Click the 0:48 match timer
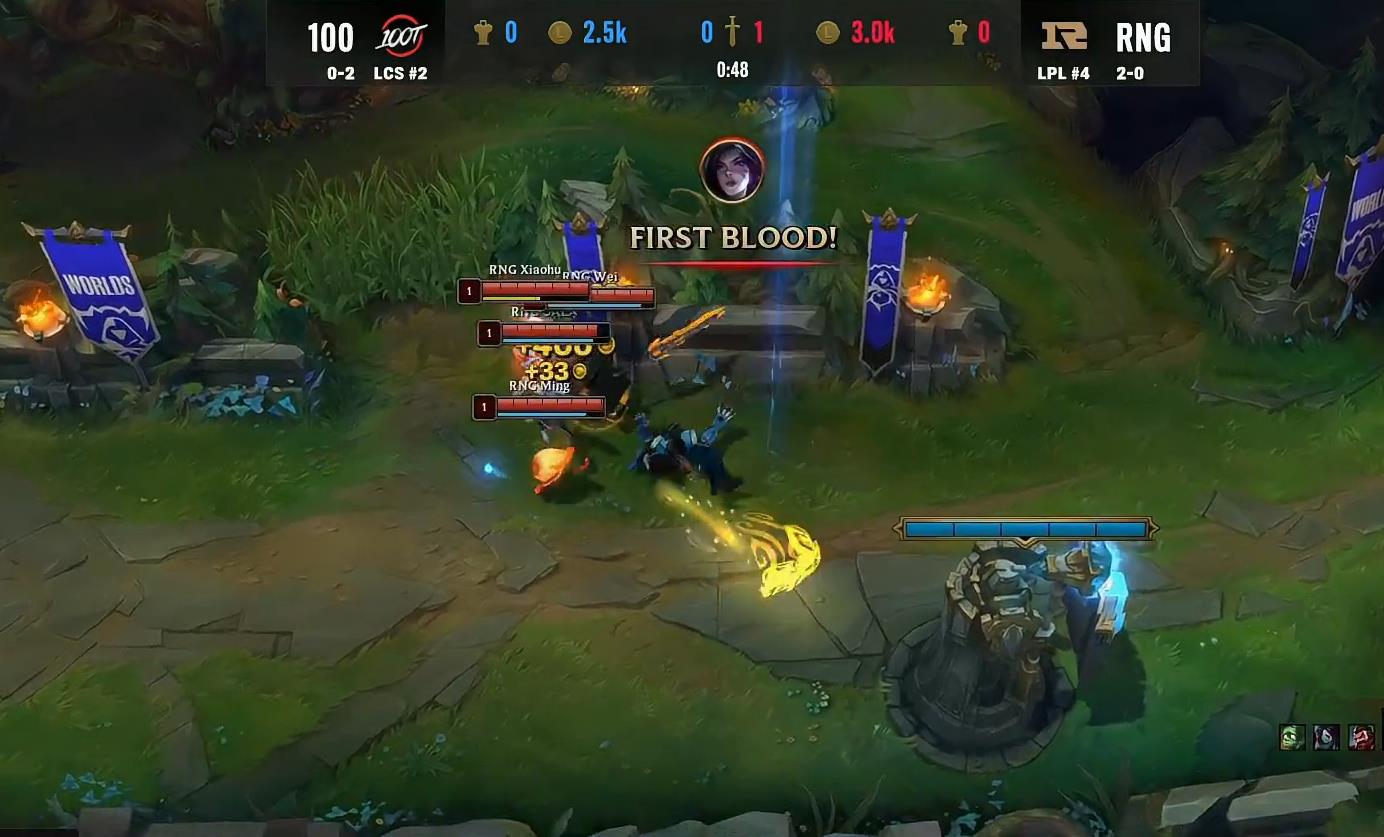This screenshot has height=837, width=1384. pos(733,70)
